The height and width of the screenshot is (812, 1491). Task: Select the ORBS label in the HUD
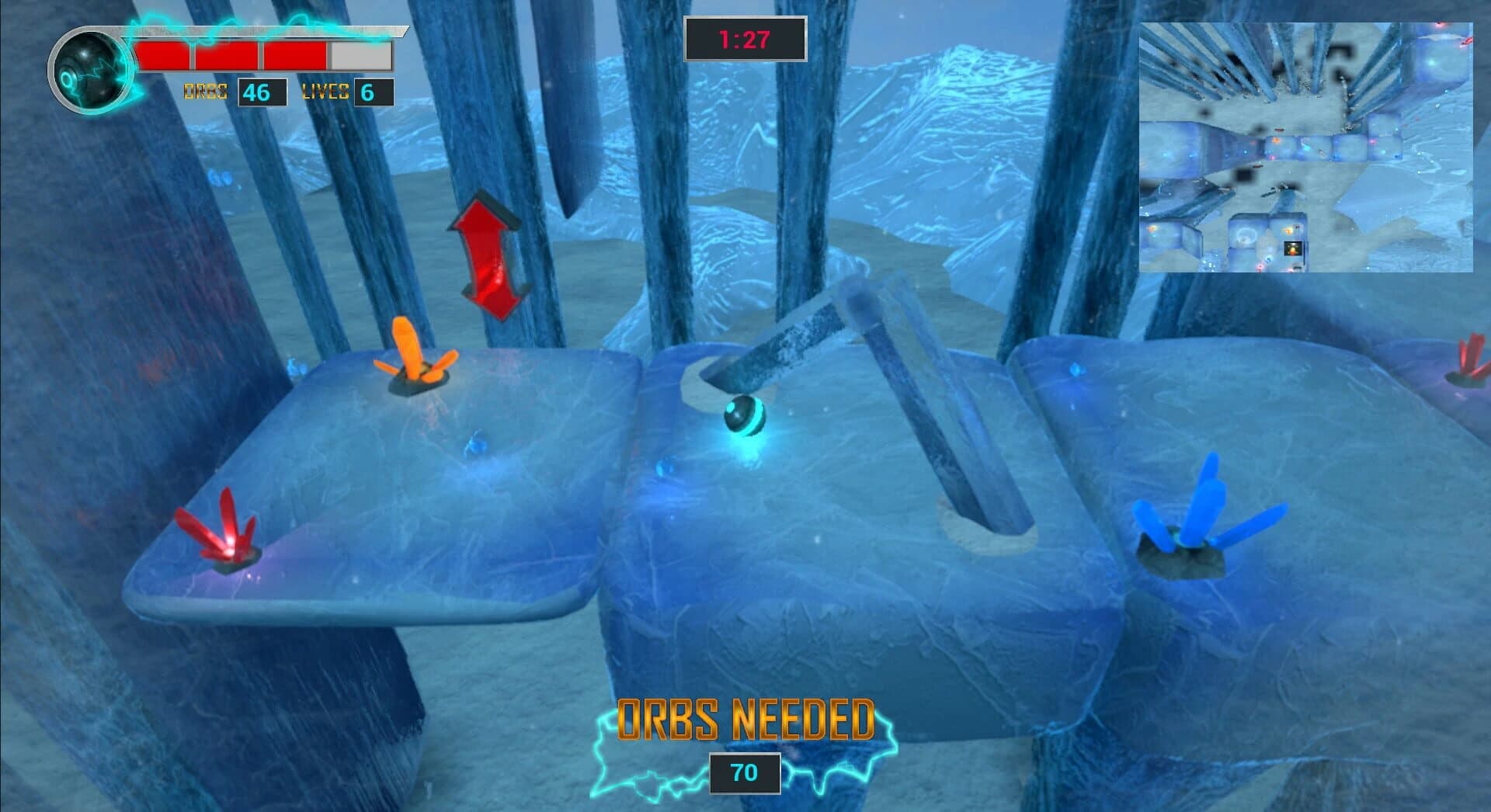click(x=206, y=93)
